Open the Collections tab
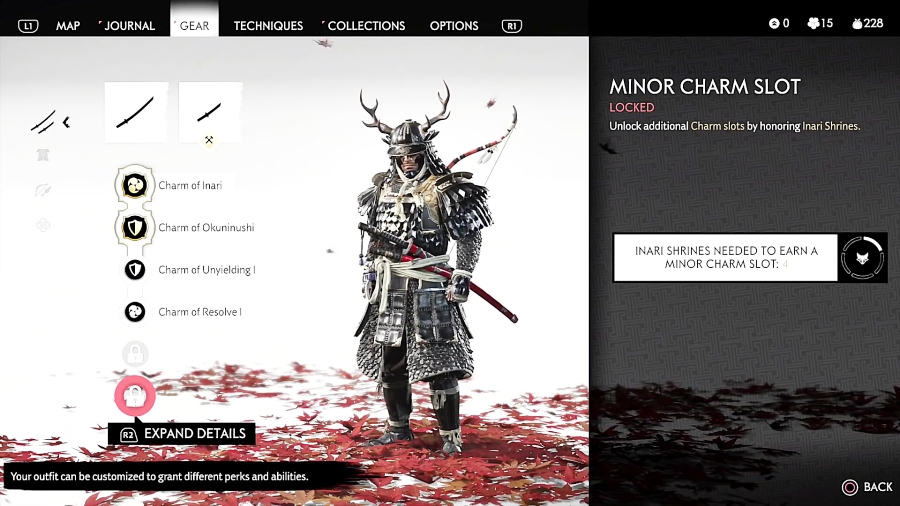Image resolution: width=900 pixels, height=506 pixels. (x=366, y=25)
